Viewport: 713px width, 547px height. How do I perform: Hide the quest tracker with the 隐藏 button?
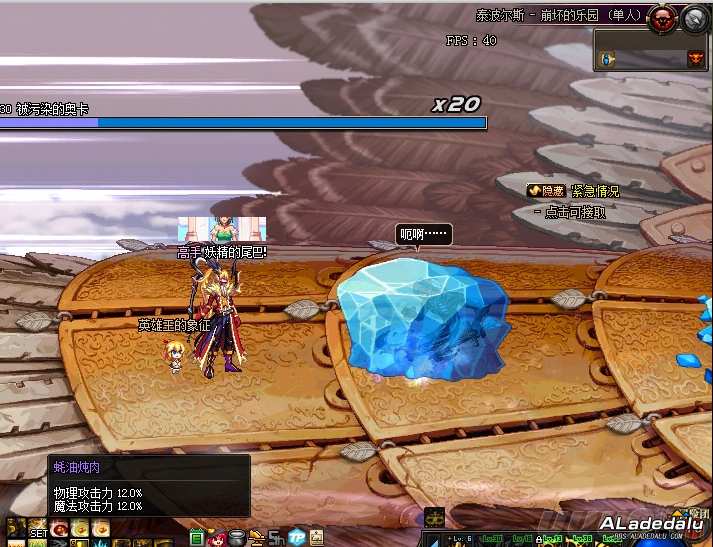[546, 191]
